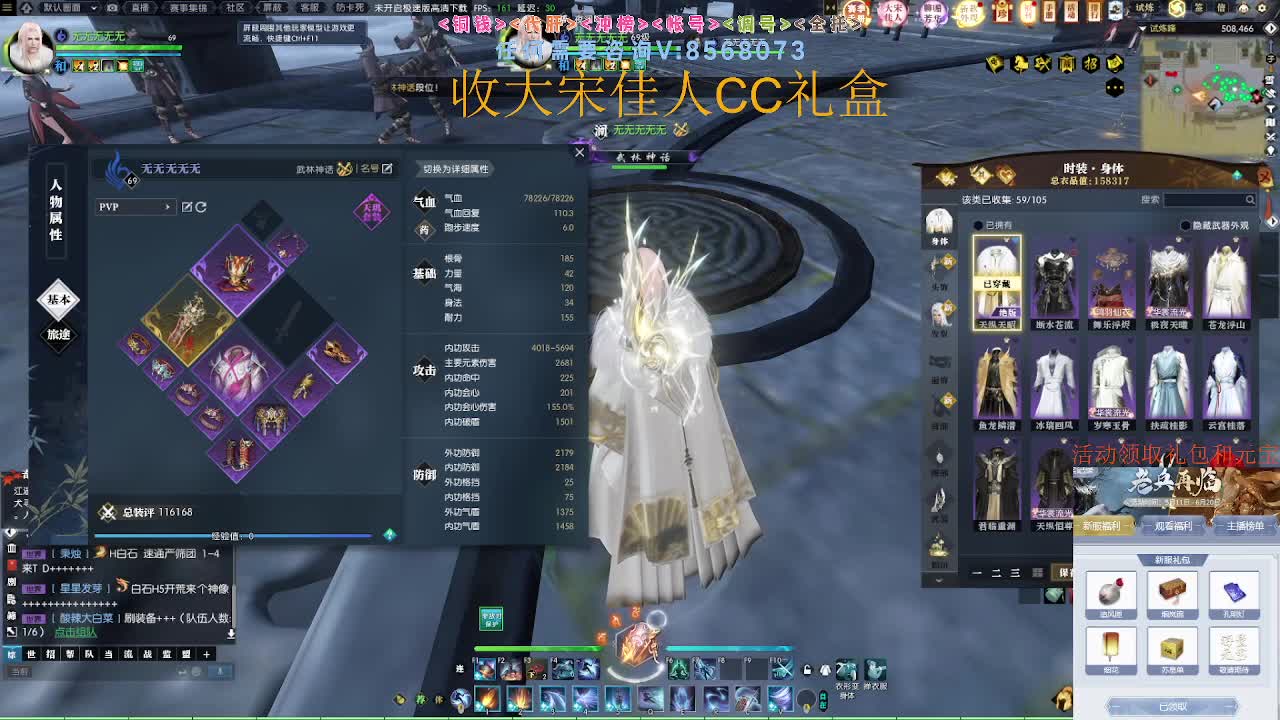Viewport: 1280px width, 720px height.
Task: Click the first skill icon on the hotbar
Action: [x=489, y=697]
